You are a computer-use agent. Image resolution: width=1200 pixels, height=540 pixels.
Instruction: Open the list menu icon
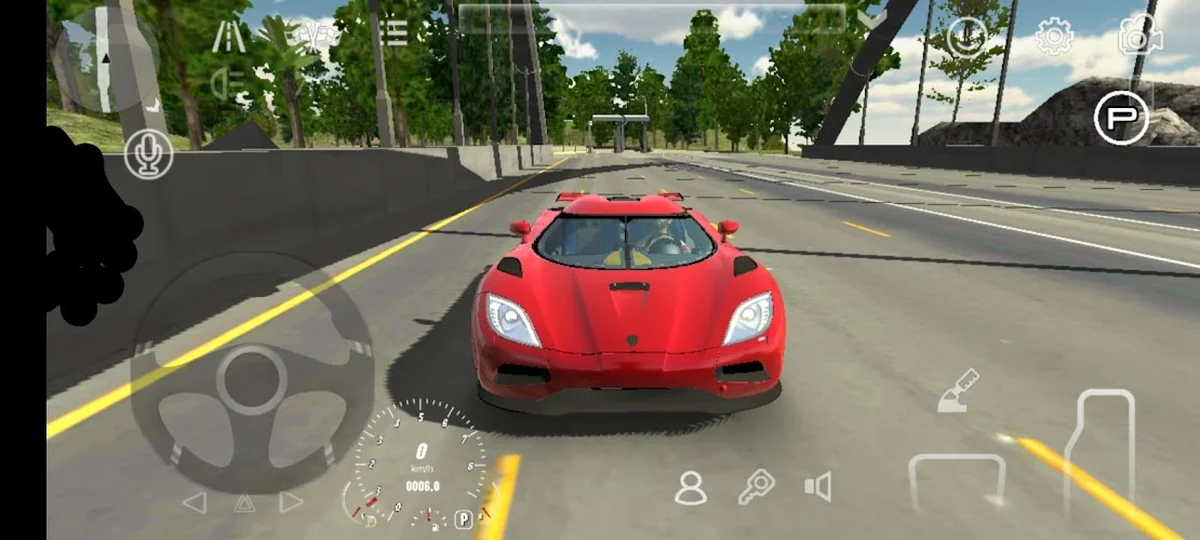[x=394, y=33]
